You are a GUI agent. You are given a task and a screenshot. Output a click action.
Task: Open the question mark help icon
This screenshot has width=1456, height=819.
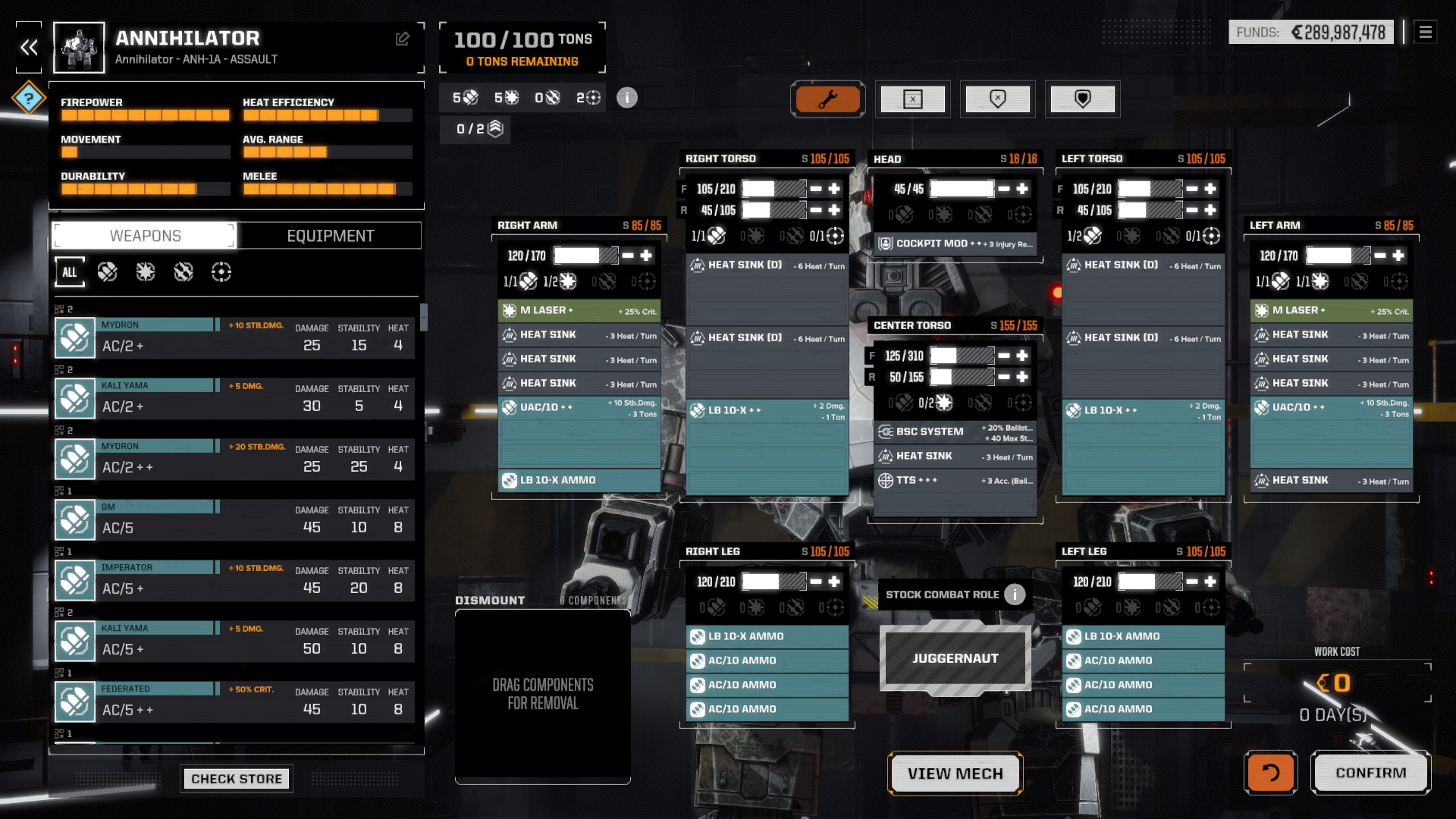click(28, 98)
